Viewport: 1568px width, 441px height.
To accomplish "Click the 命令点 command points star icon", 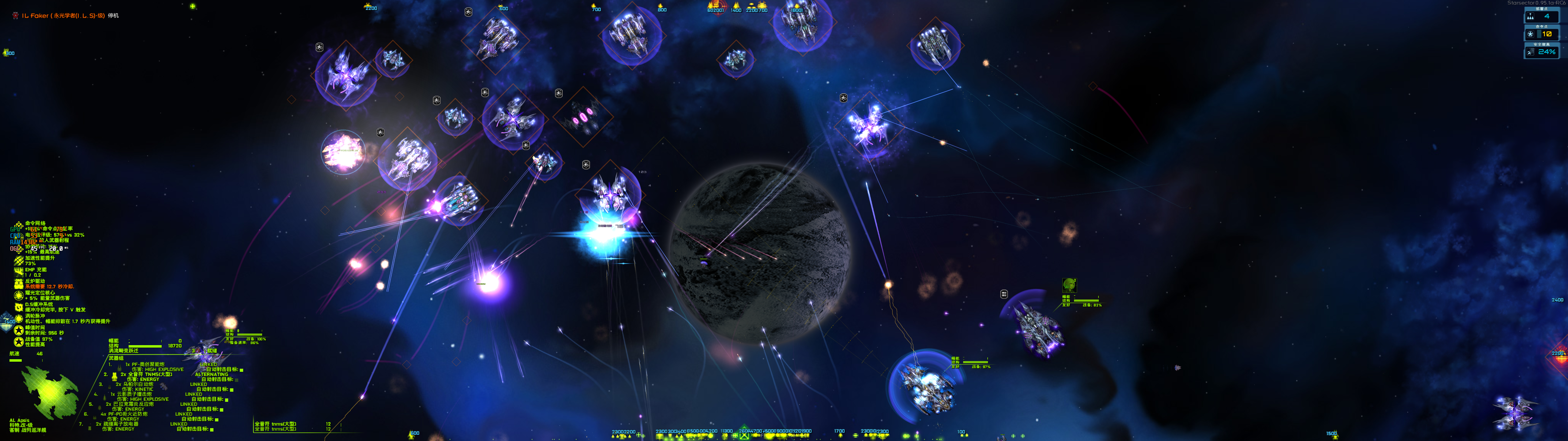I will pos(1530,34).
